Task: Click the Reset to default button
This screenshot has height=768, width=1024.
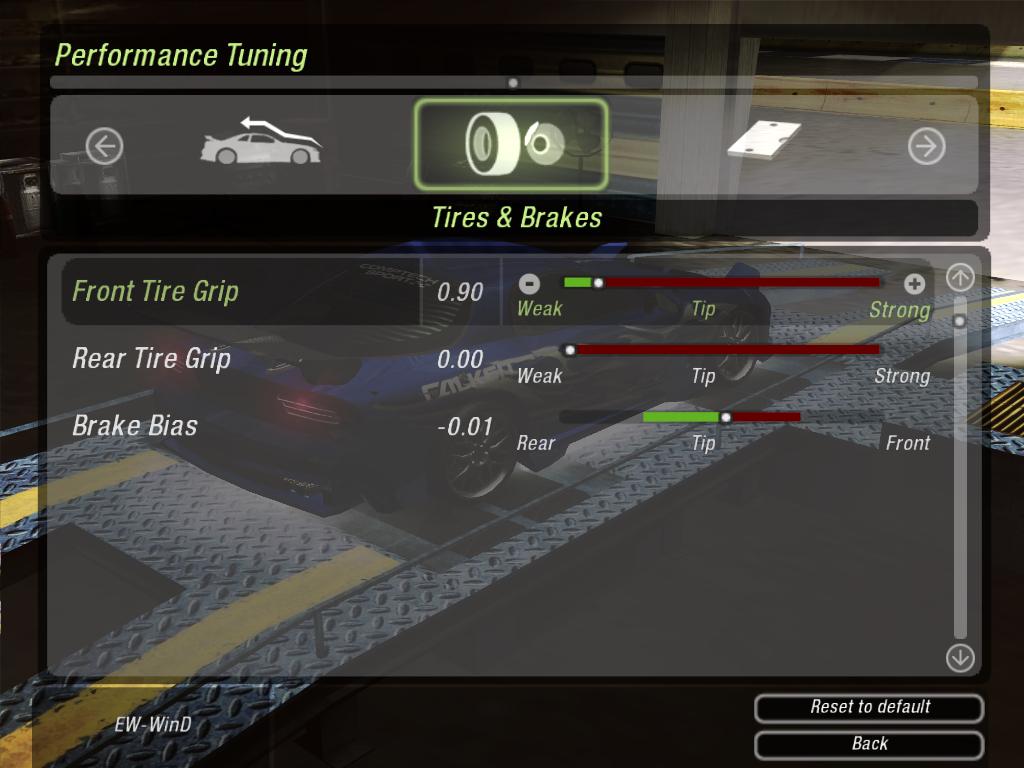Action: (869, 708)
